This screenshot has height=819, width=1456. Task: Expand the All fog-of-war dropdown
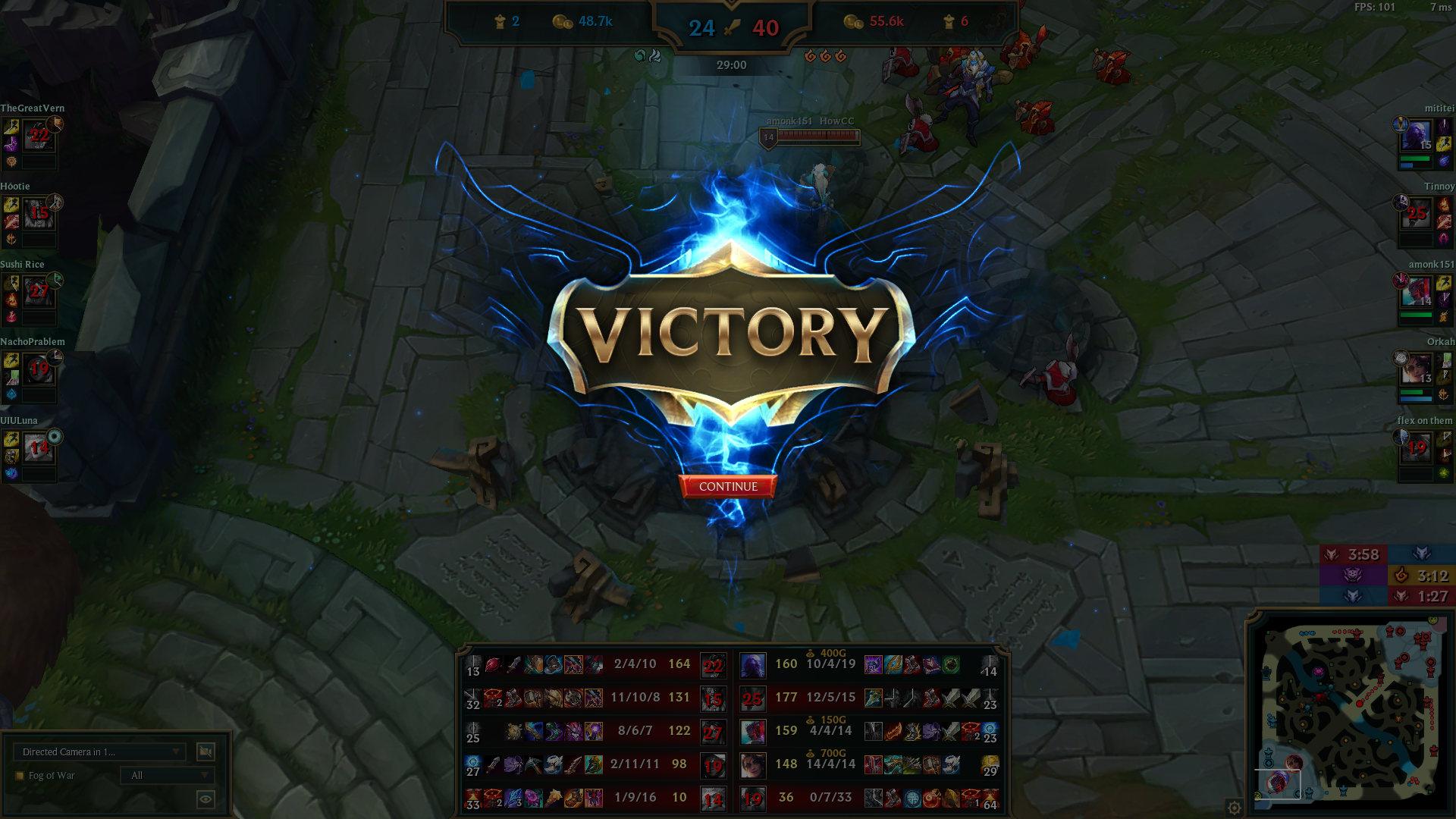tap(167, 776)
